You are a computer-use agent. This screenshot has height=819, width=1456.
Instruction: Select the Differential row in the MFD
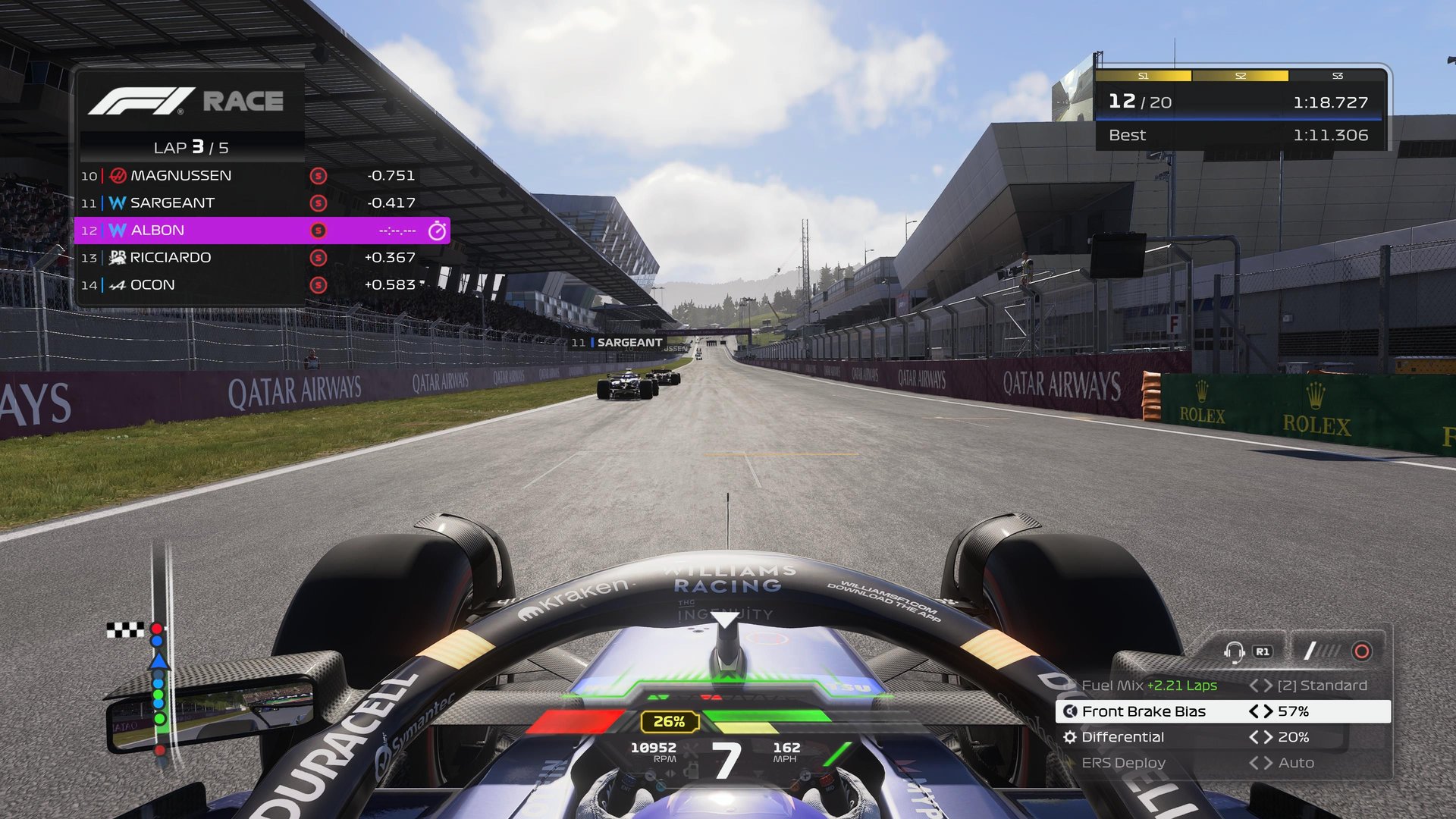pyautogui.click(x=1125, y=736)
